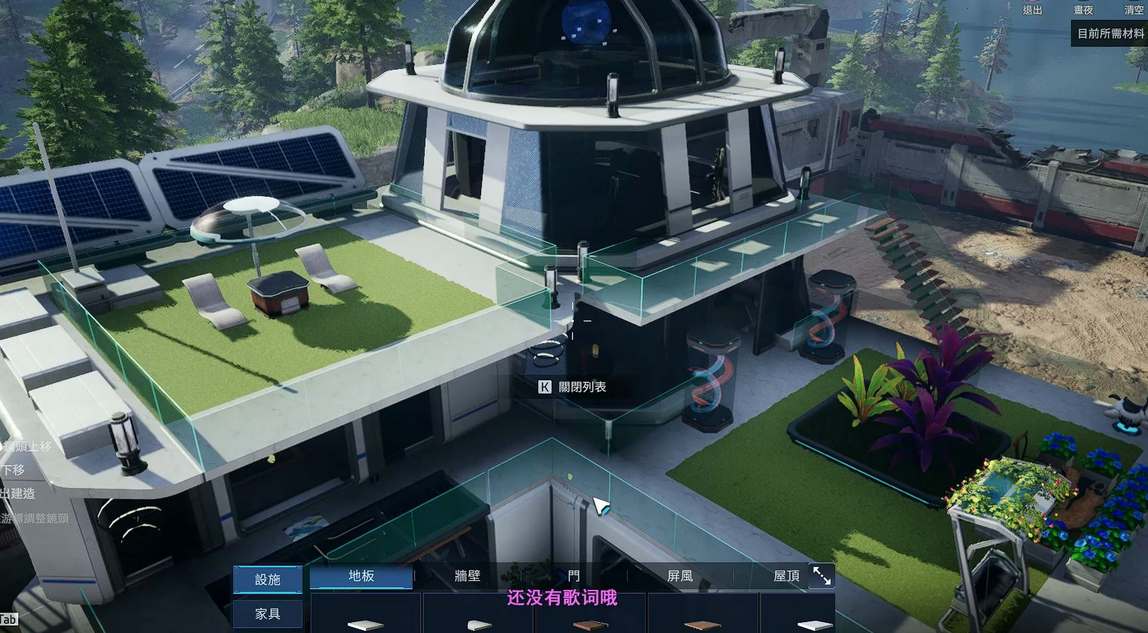Choose the 門 door tab
This screenshot has width=1148, height=633.
tap(573, 576)
